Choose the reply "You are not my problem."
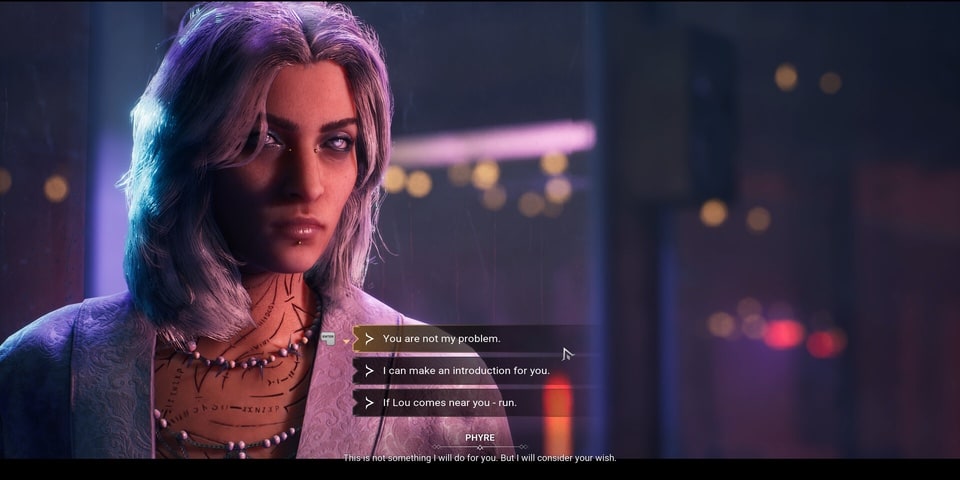The height and width of the screenshot is (480, 960). pyautogui.click(x=441, y=339)
